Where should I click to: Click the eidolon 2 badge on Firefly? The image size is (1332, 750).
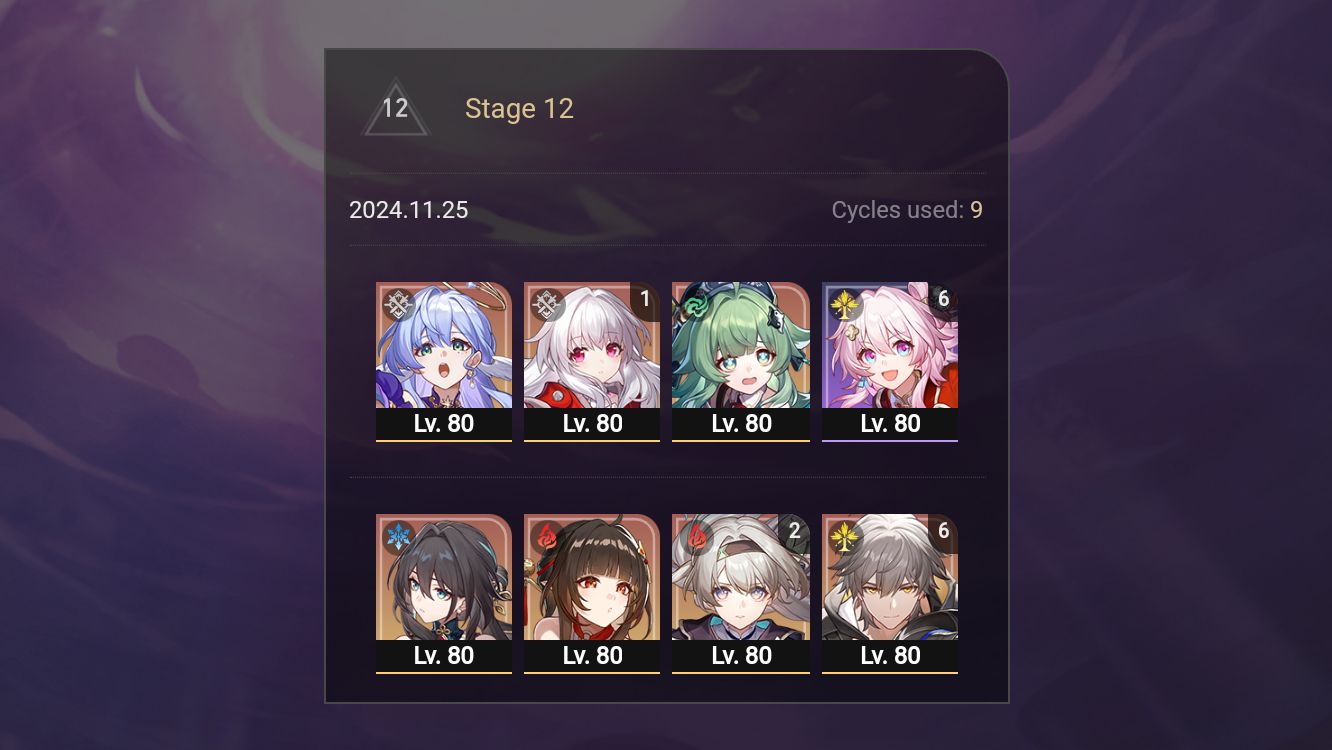click(x=794, y=532)
